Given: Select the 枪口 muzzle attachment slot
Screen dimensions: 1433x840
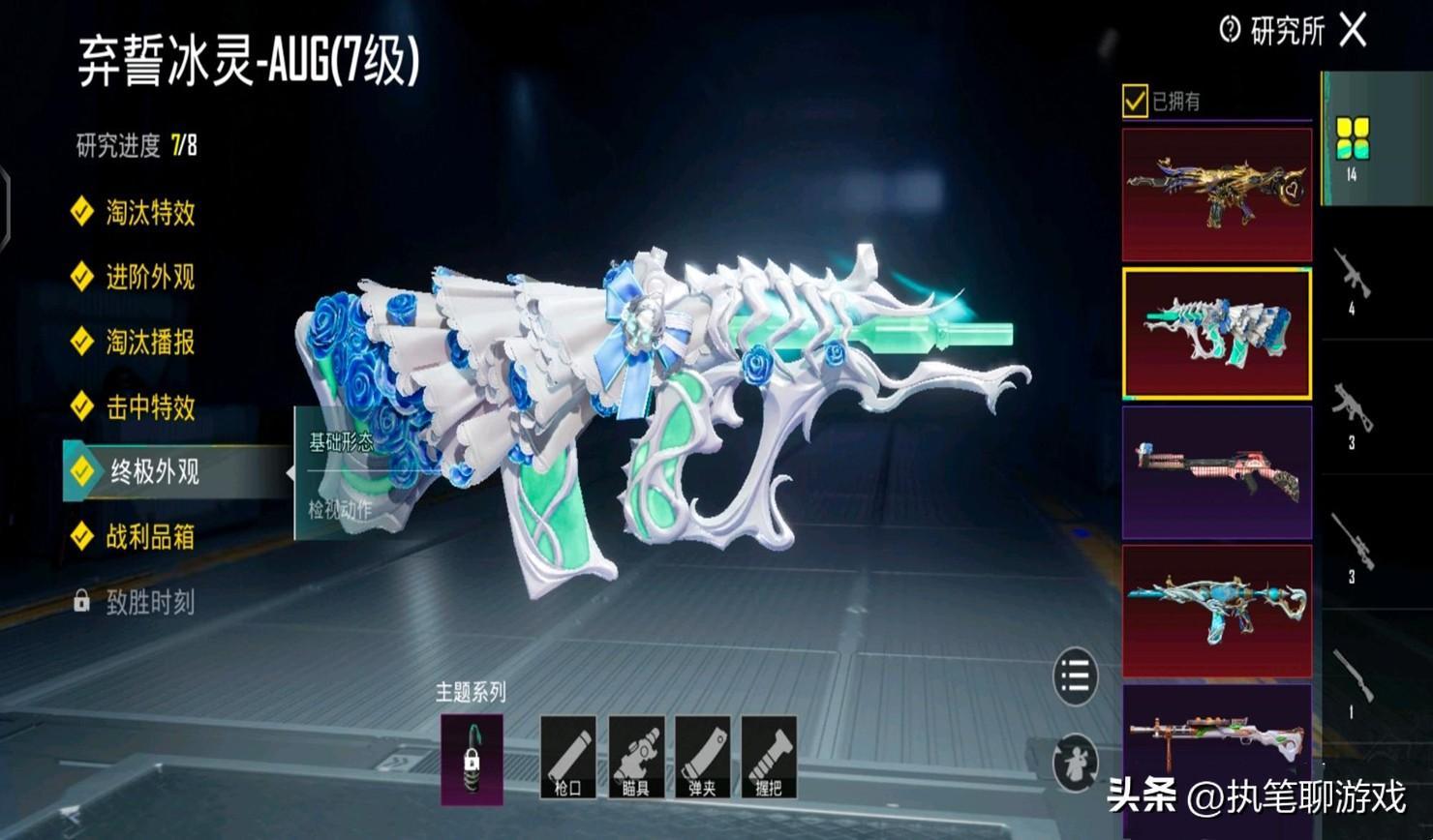Looking at the screenshot, I should 567,757.
